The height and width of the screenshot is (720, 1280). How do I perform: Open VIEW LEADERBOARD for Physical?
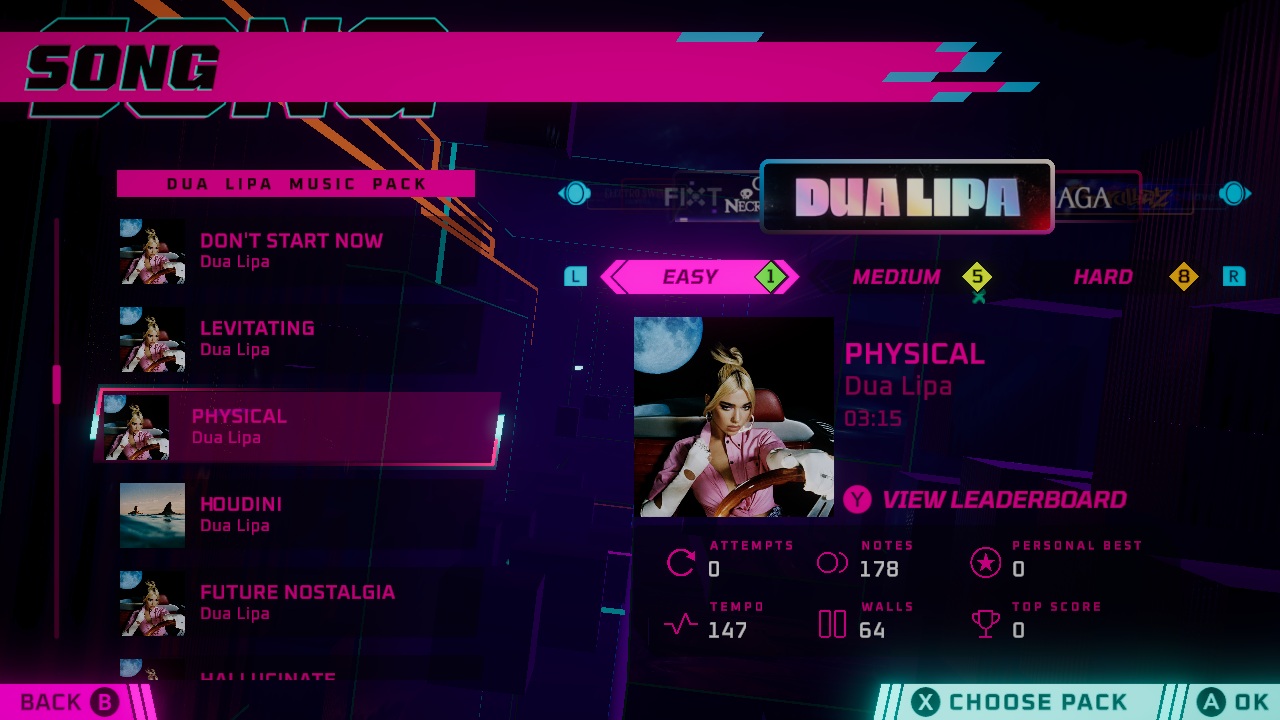(1000, 499)
